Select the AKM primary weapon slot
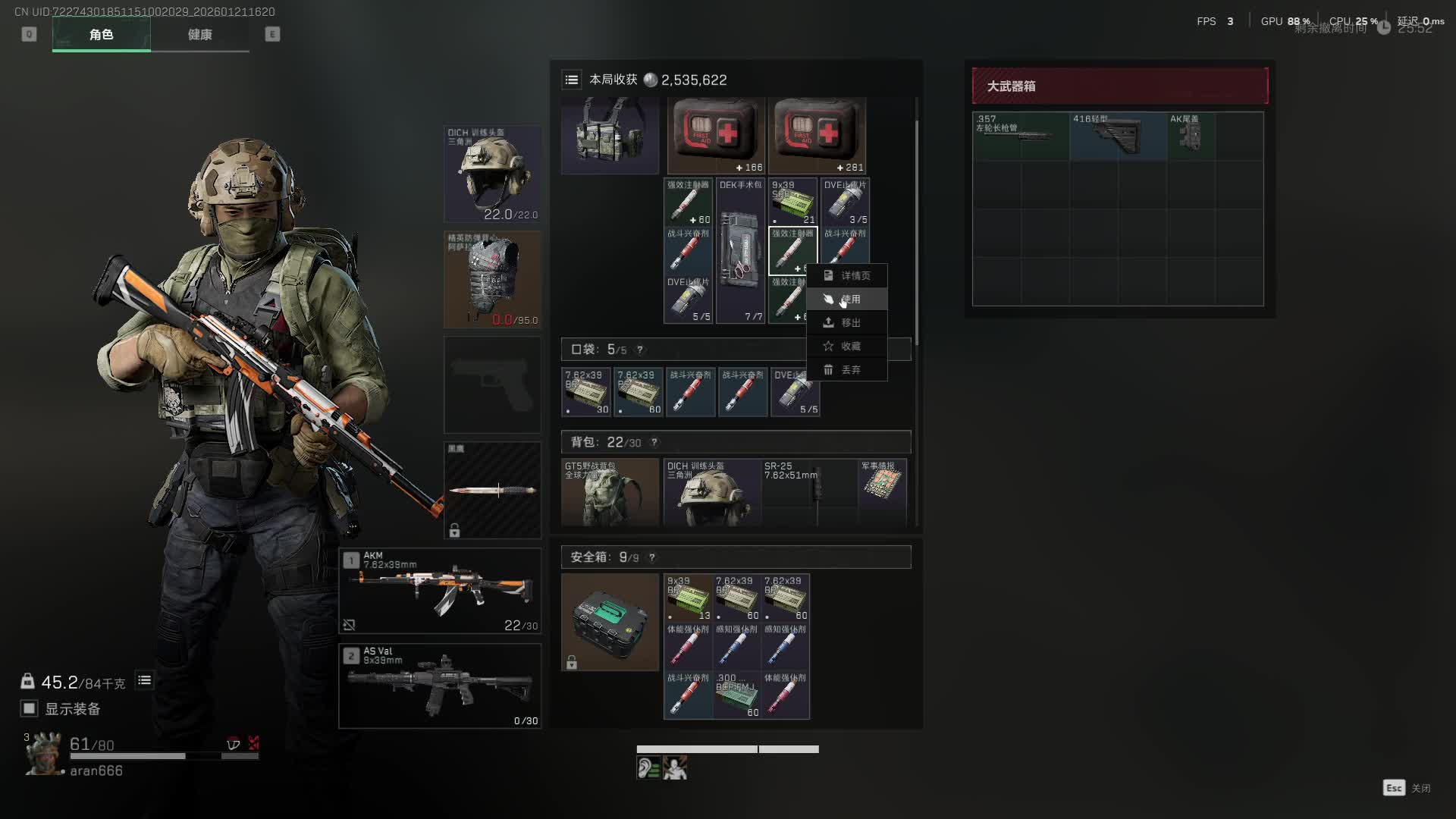Viewport: 1456px width, 819px height. pyautogui.click(x=440, y=591)
